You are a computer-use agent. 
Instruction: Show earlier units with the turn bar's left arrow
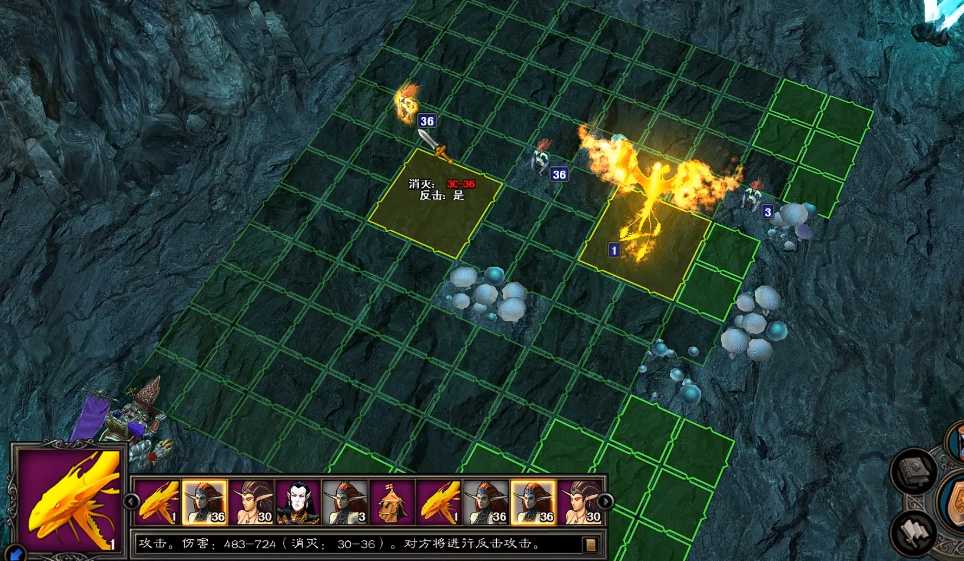coord(130,500)
